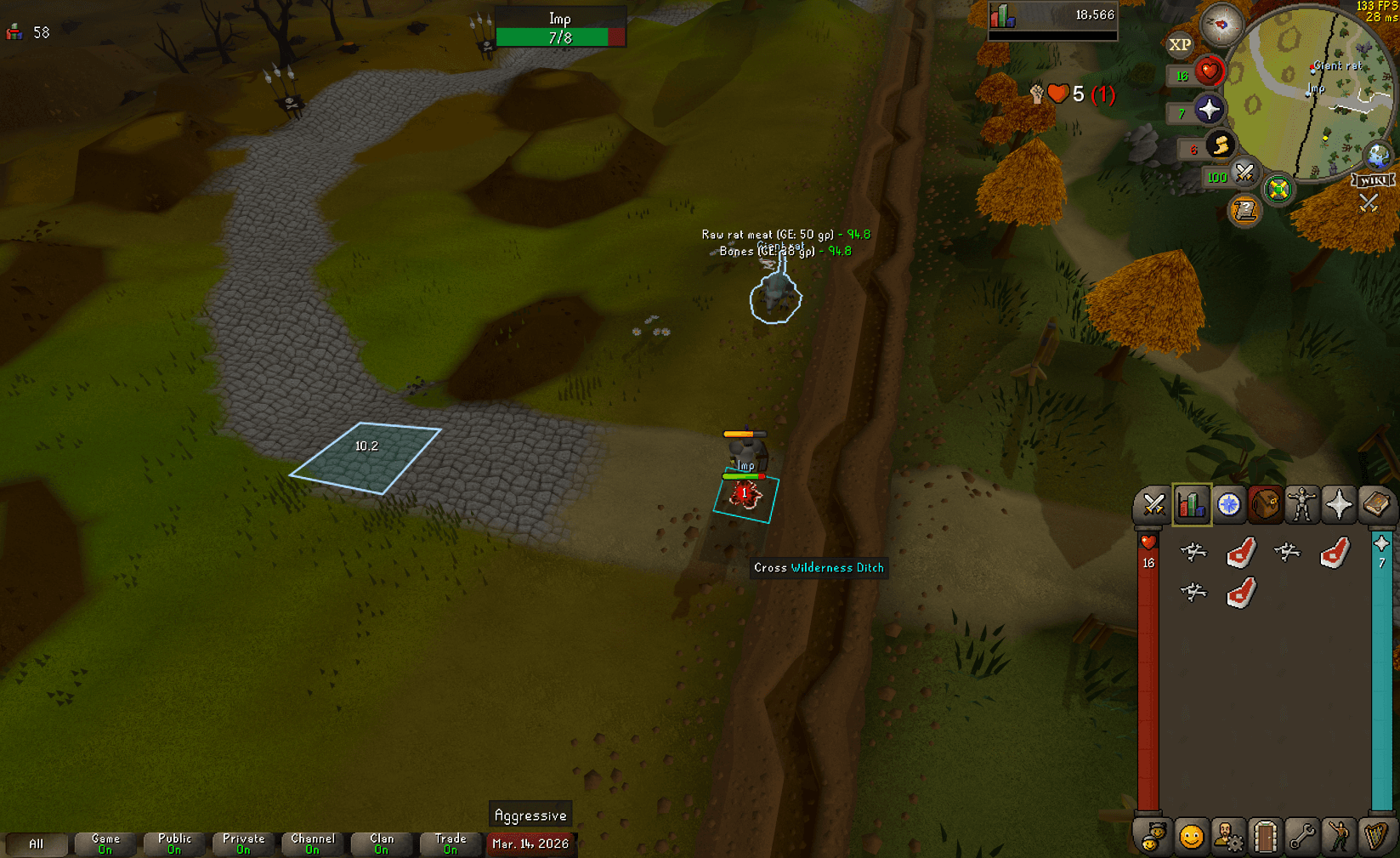Toggle Public chat off
This screenshot has width=1400, height=858.
pos(173,844)
